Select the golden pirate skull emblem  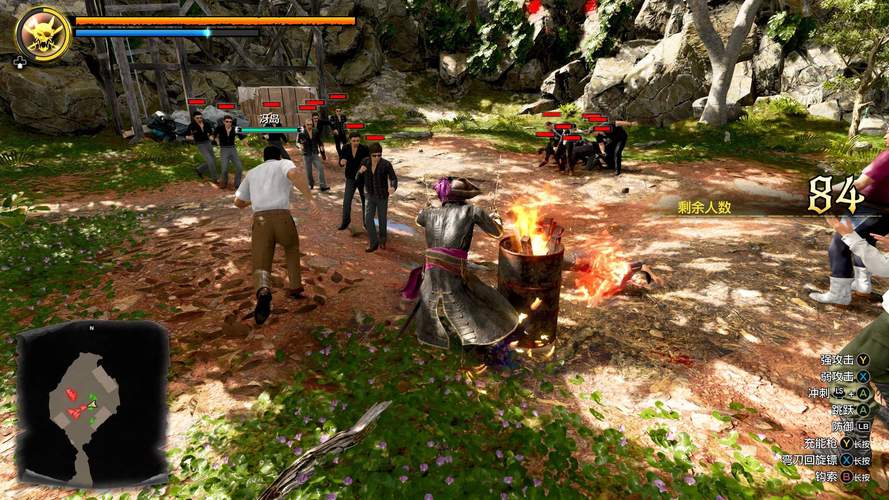[x=43, y=34]
